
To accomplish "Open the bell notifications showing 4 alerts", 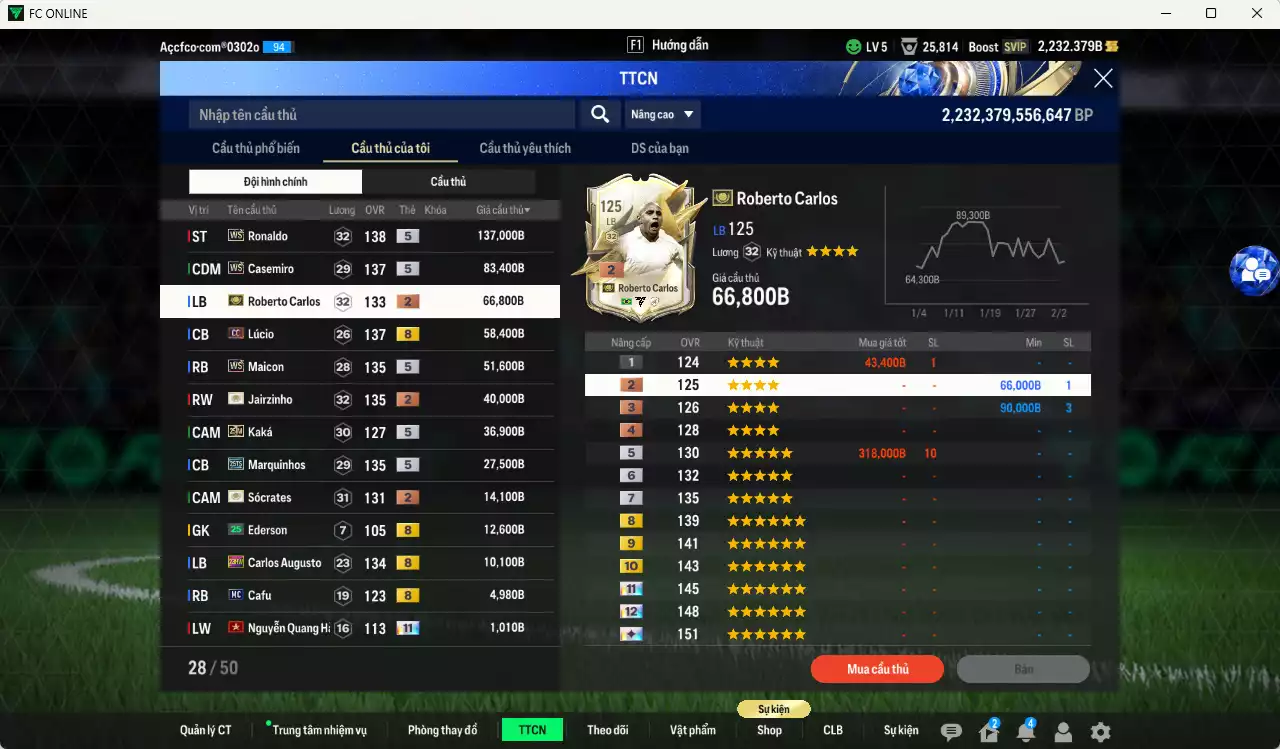I will click(1025, 732).
